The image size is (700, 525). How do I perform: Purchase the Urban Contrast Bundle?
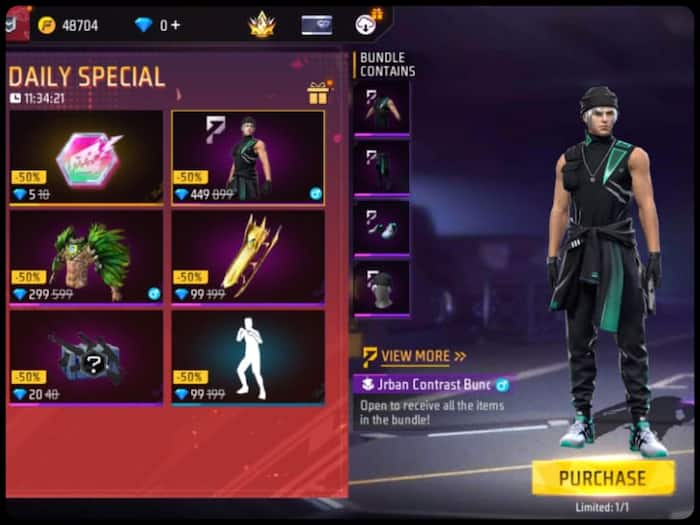tap(603, 477)
